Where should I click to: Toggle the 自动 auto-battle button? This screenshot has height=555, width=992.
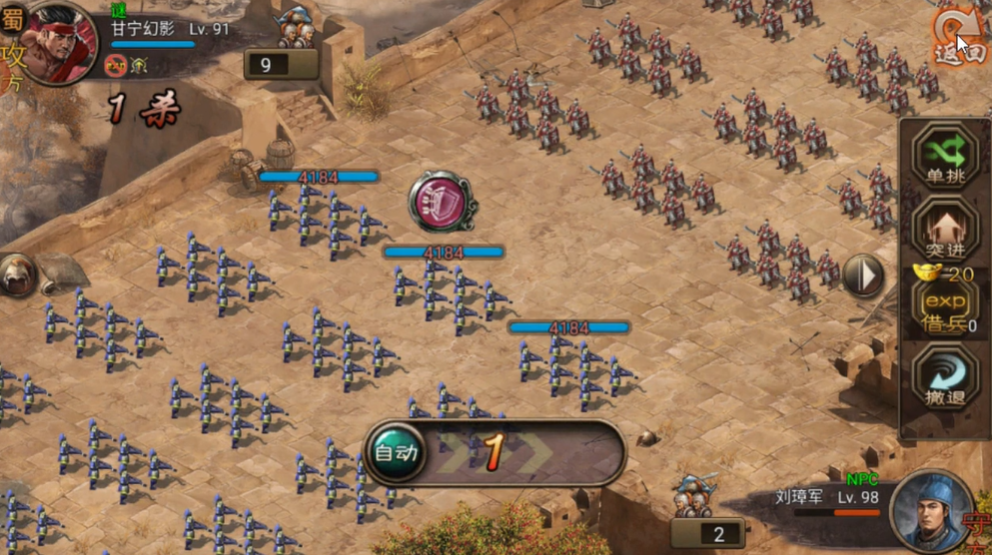[x=395, y=453]
